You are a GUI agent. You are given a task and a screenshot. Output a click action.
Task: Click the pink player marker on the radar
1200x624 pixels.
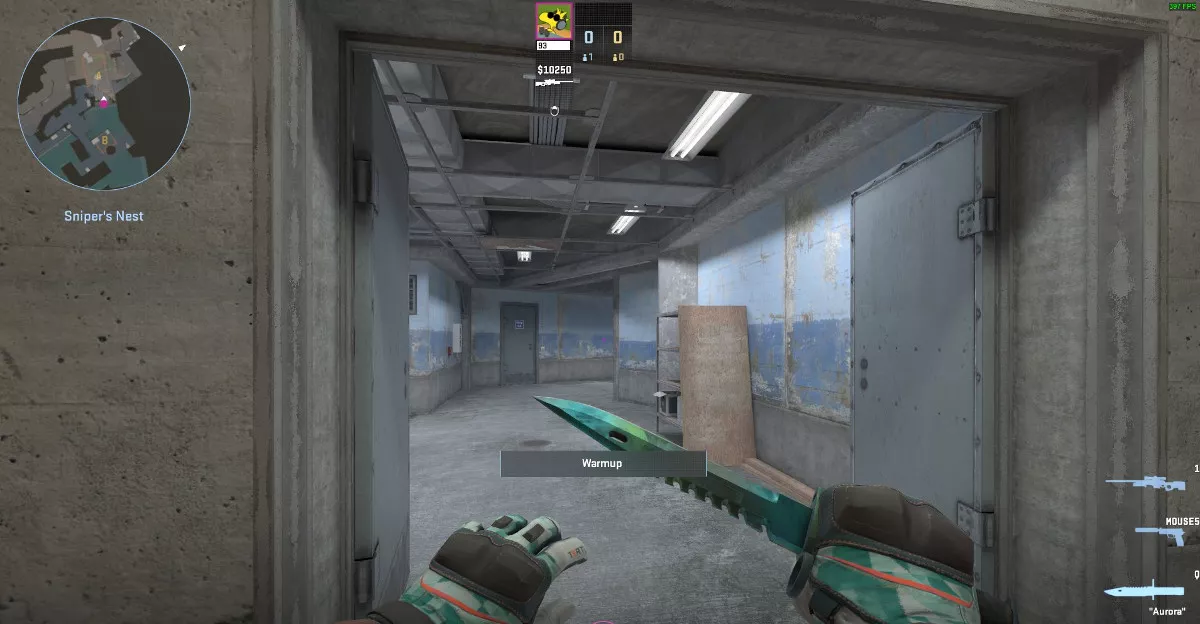pos(103,100)
